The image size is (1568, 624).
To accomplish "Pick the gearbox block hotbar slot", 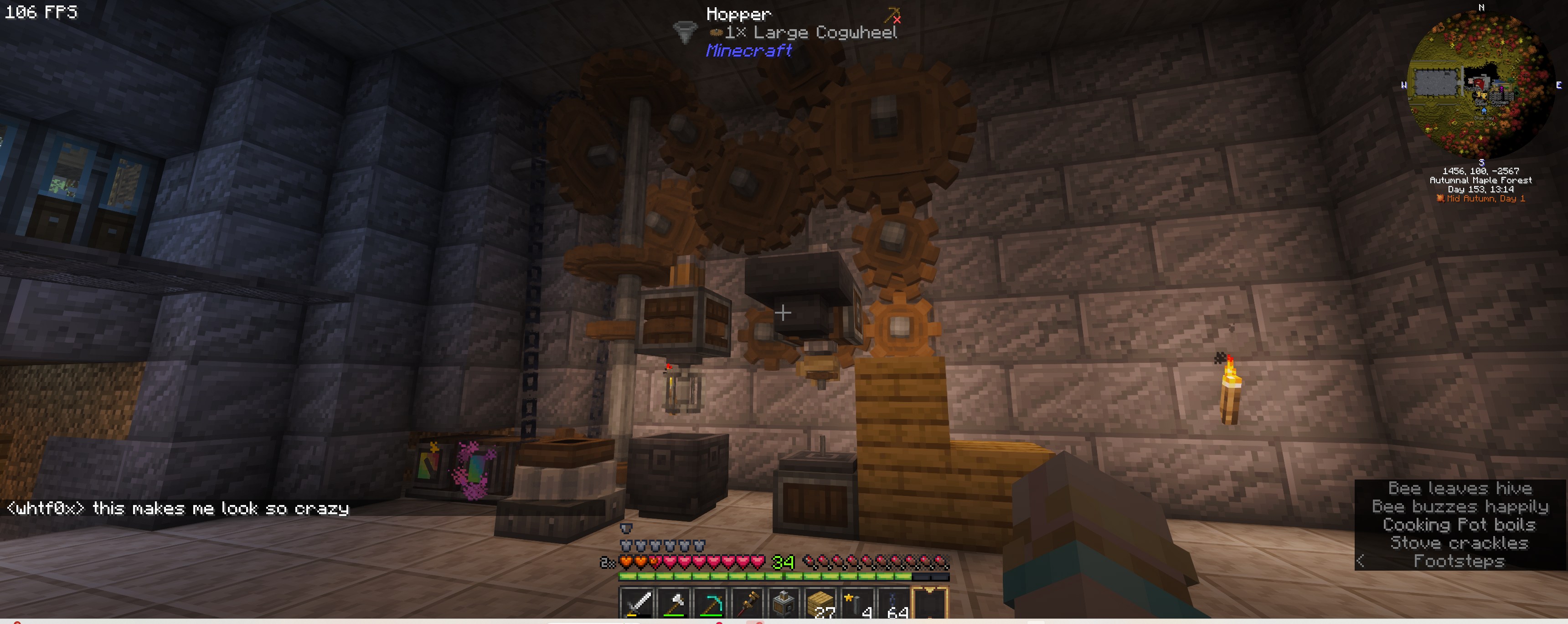I will click(x=784, y=604).
